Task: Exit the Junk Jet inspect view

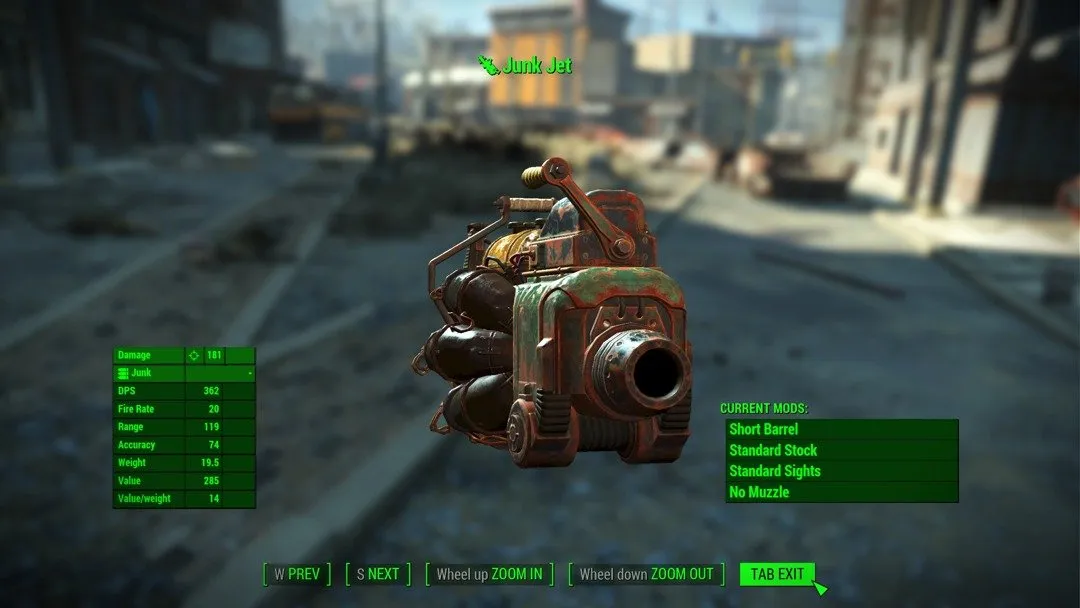Action: tap(777, 574)
